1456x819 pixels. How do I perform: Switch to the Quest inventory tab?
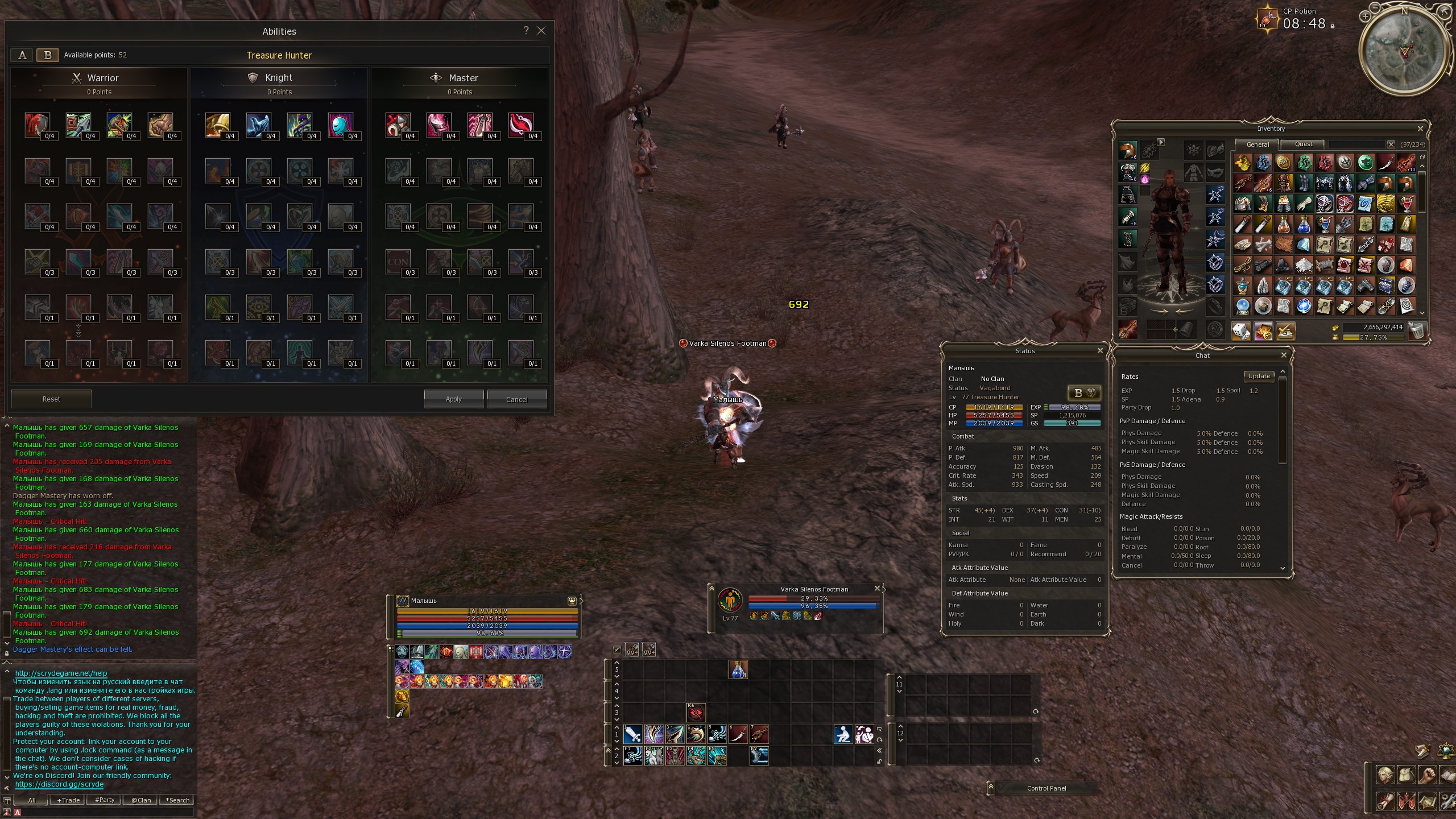tap(1304, 144)
